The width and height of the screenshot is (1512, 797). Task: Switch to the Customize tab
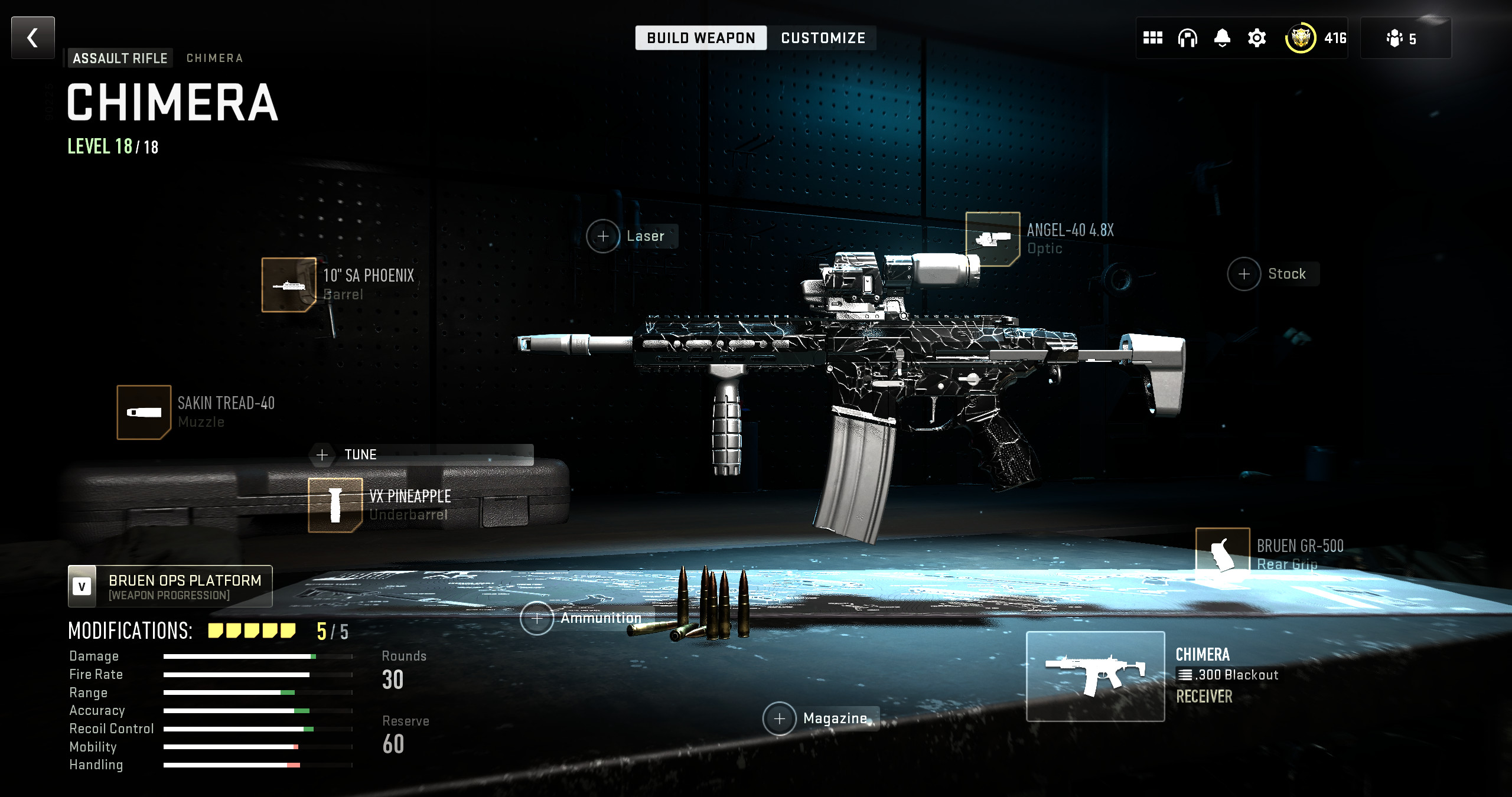[x=823, y=38]
